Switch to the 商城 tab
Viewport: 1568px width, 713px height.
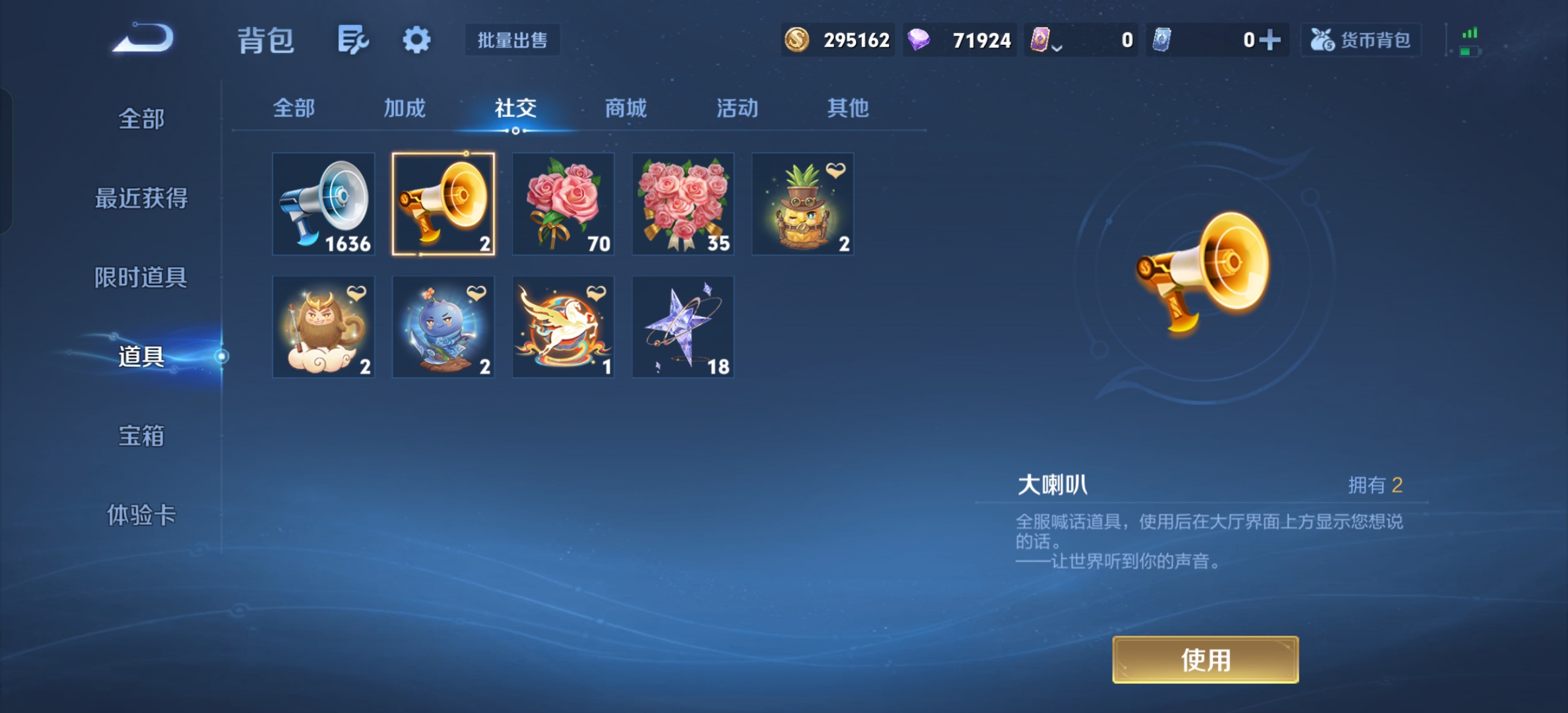tap(624, 108)
